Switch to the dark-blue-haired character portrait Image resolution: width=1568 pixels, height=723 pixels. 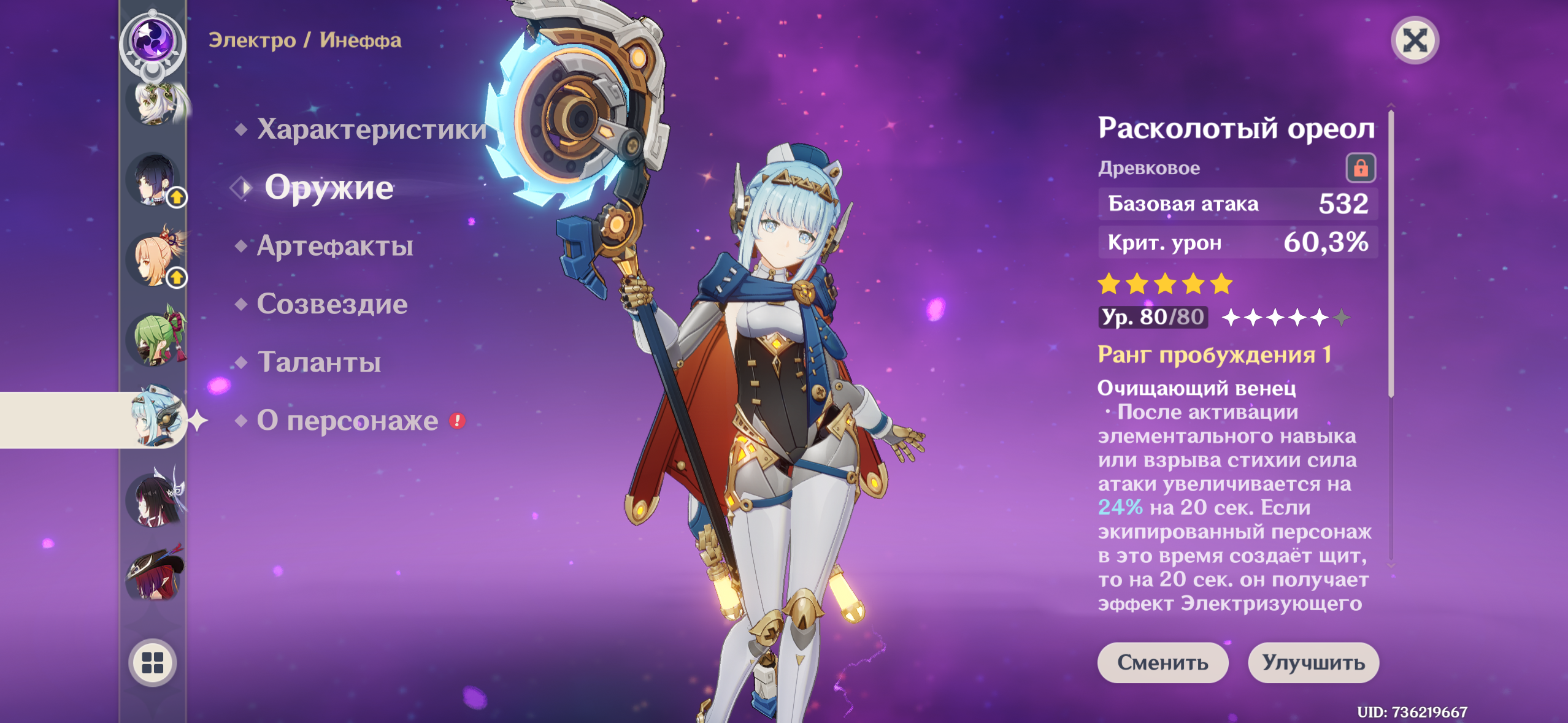(x=153, y=180)
